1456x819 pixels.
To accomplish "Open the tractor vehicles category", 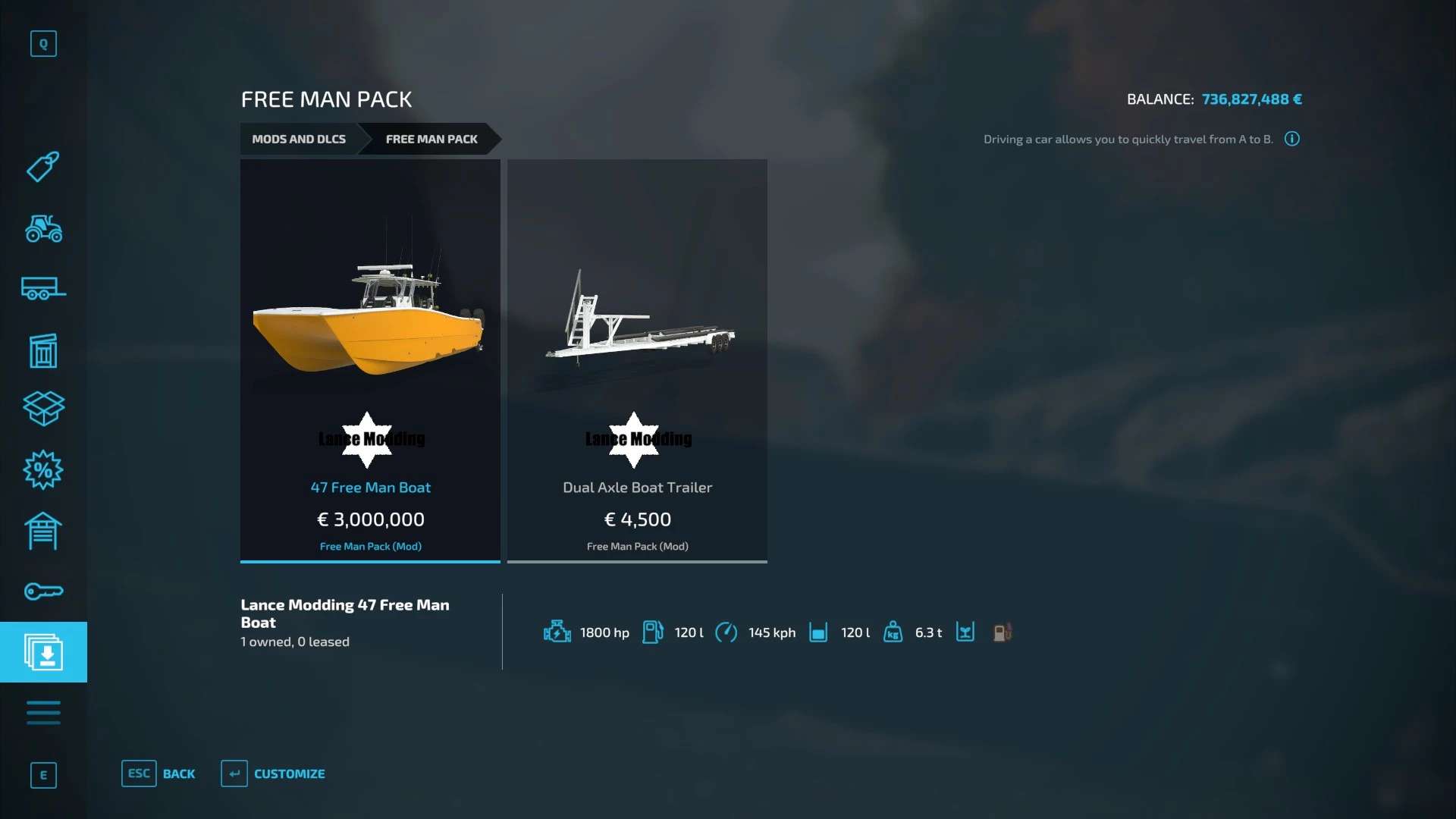I will click(43, 228).
